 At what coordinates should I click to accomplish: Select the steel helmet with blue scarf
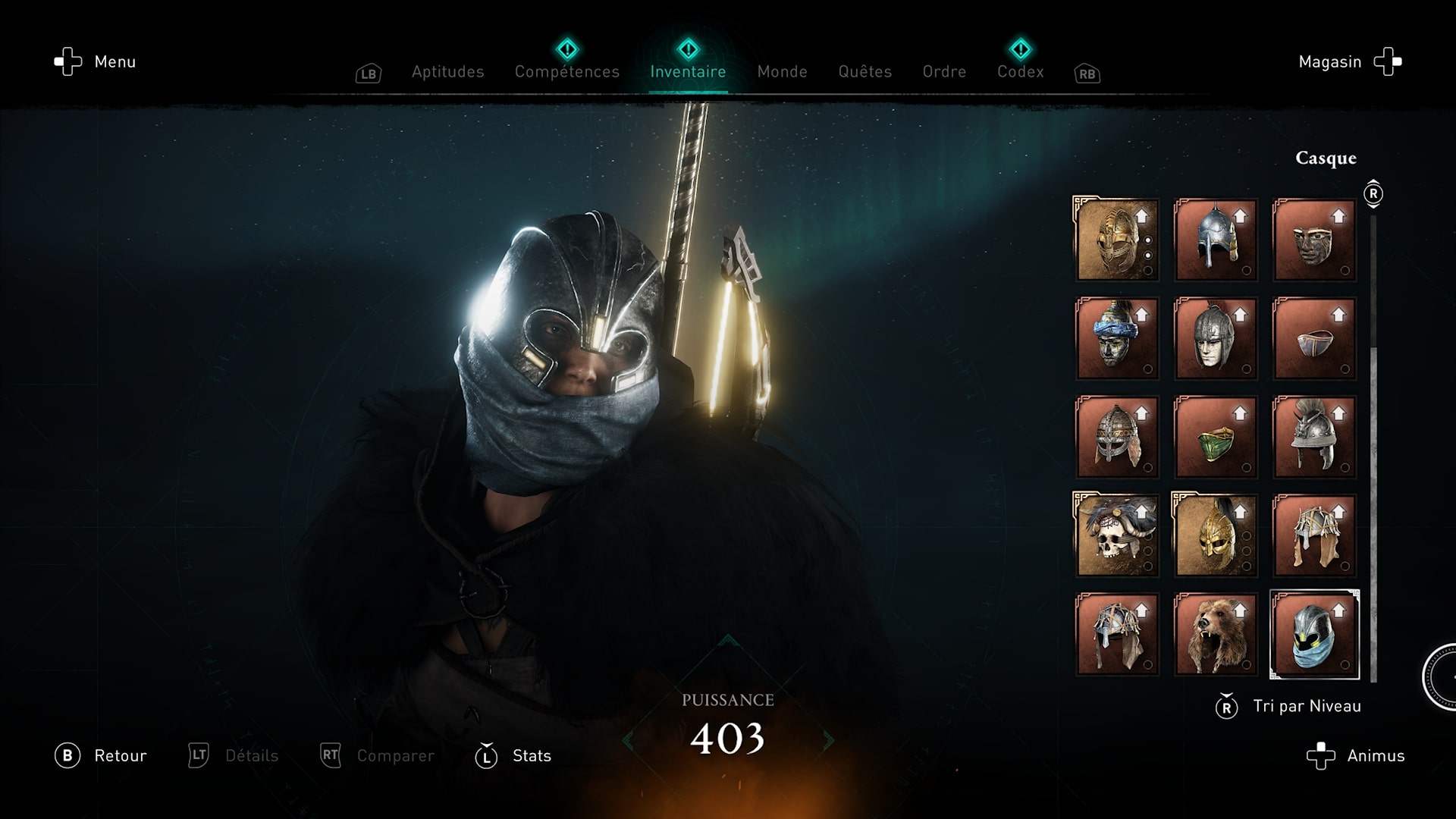(1314, 634)
